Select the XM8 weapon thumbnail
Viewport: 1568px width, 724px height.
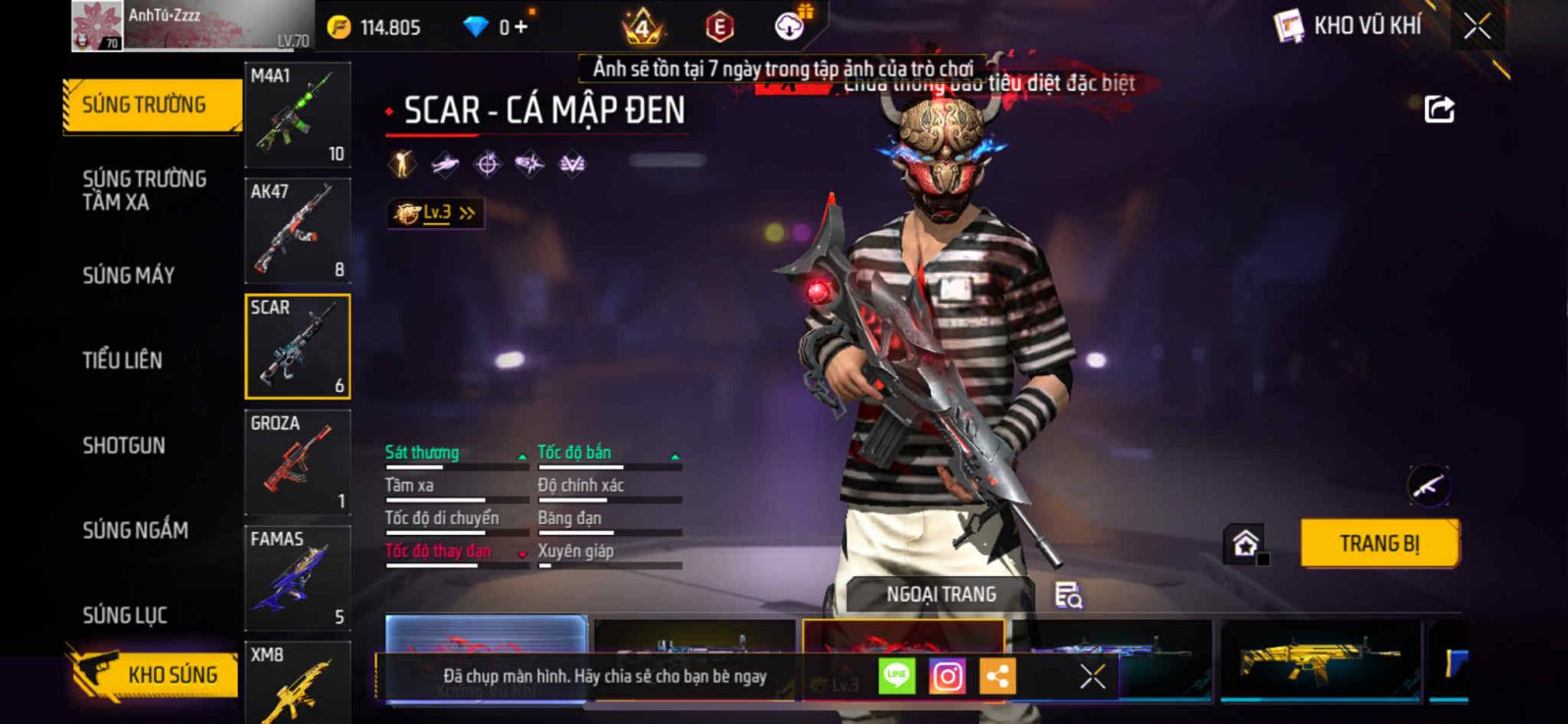tap(297, 684)
